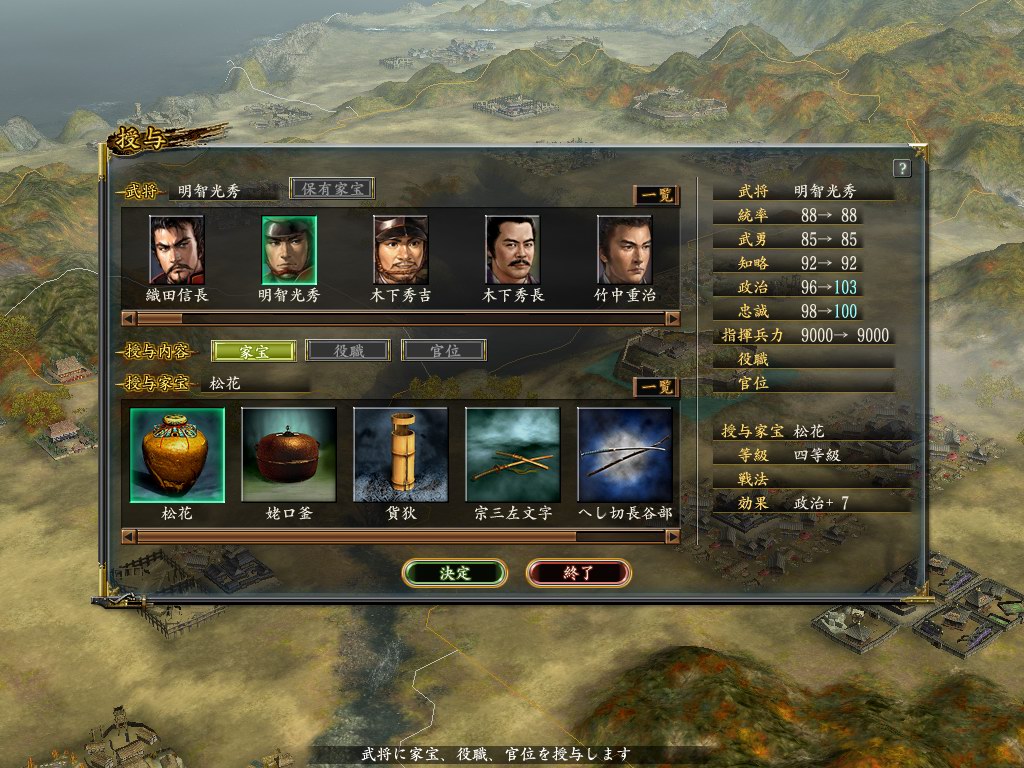Viewport: 1024px width, 768px height.
Task: Pick 木下秀吉 portrait
Action: click(x=401, y=250)
